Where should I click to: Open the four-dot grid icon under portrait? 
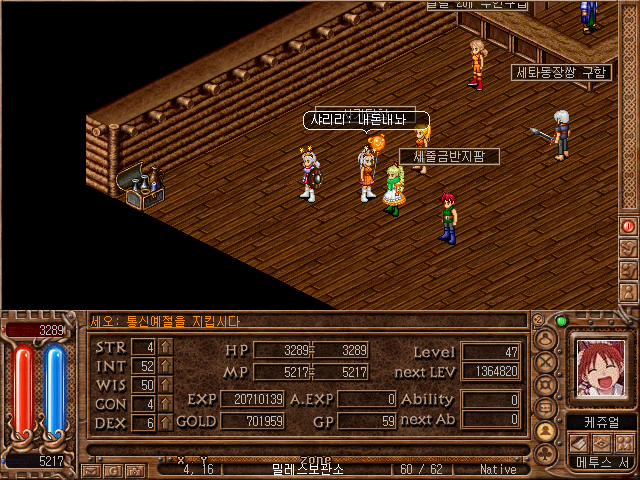tap(624, 442)
